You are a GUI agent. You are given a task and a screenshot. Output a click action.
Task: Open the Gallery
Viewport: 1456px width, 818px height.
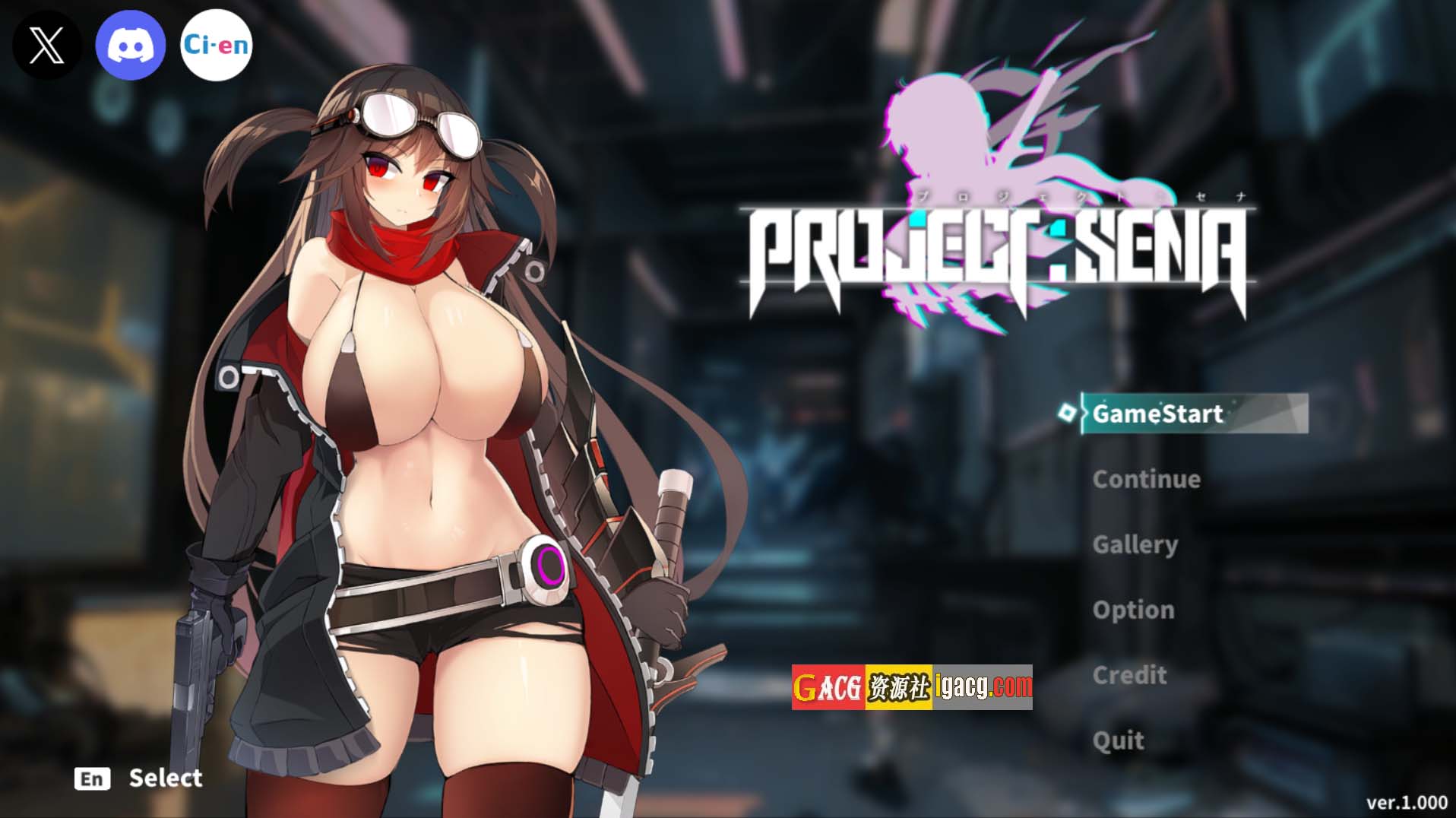click(1135, 544)
